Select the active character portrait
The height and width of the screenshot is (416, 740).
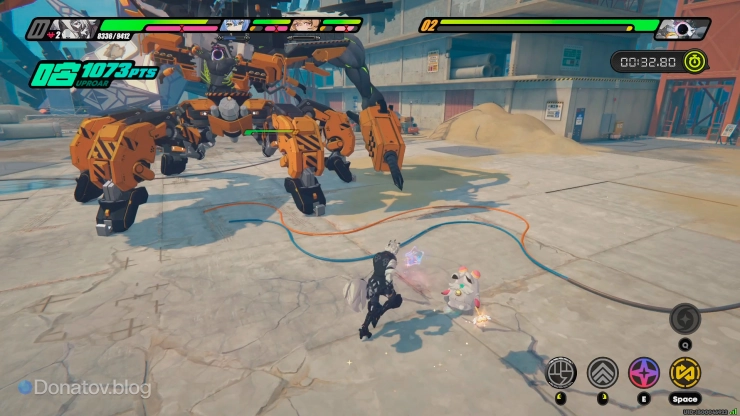(75, 28)
